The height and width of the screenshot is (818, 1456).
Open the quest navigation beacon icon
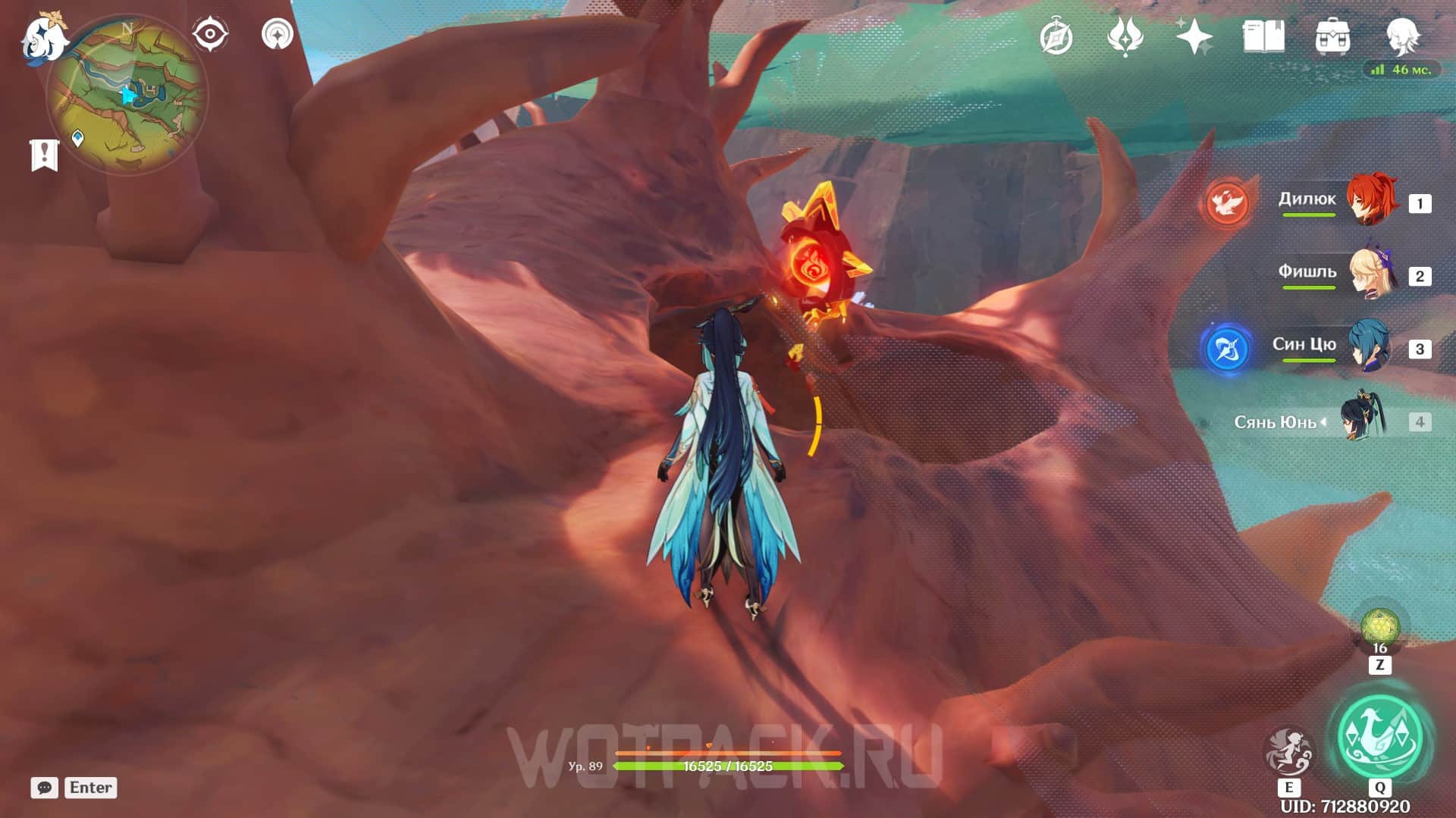tap(277, 35)
